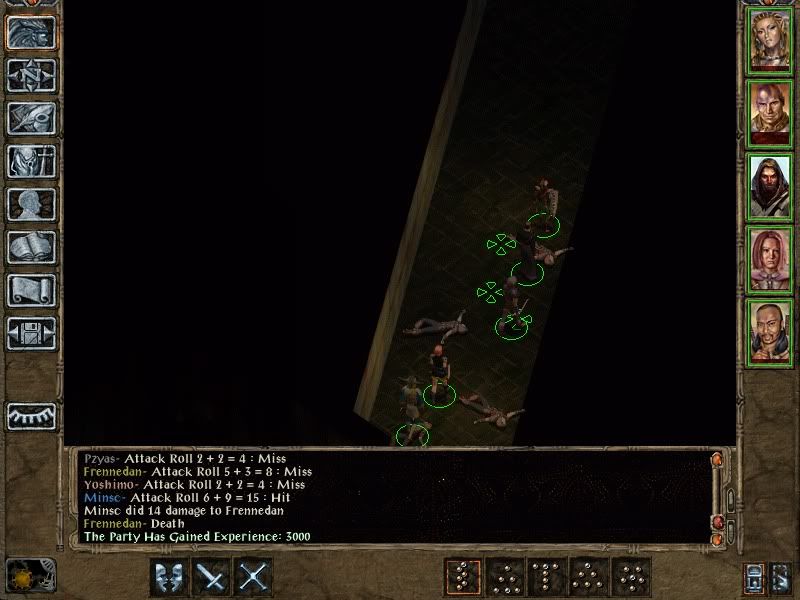Image resolution: width=800 pixels, height=600 pixels.
Task: Activate the shield guard action button
Action: coord(169,576)
